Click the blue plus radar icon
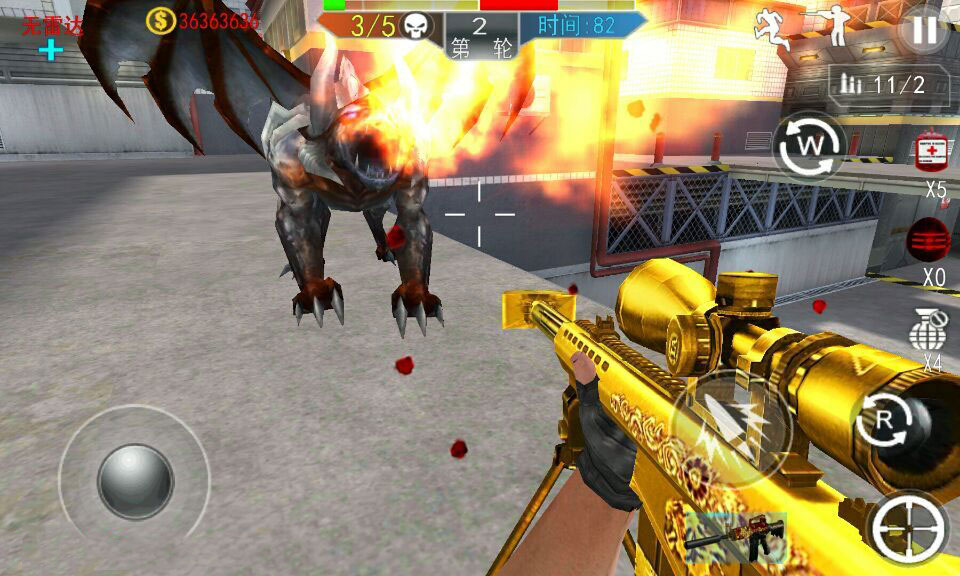Image resolution: width=960 pixels, height=576 pixels. (51, 49)
